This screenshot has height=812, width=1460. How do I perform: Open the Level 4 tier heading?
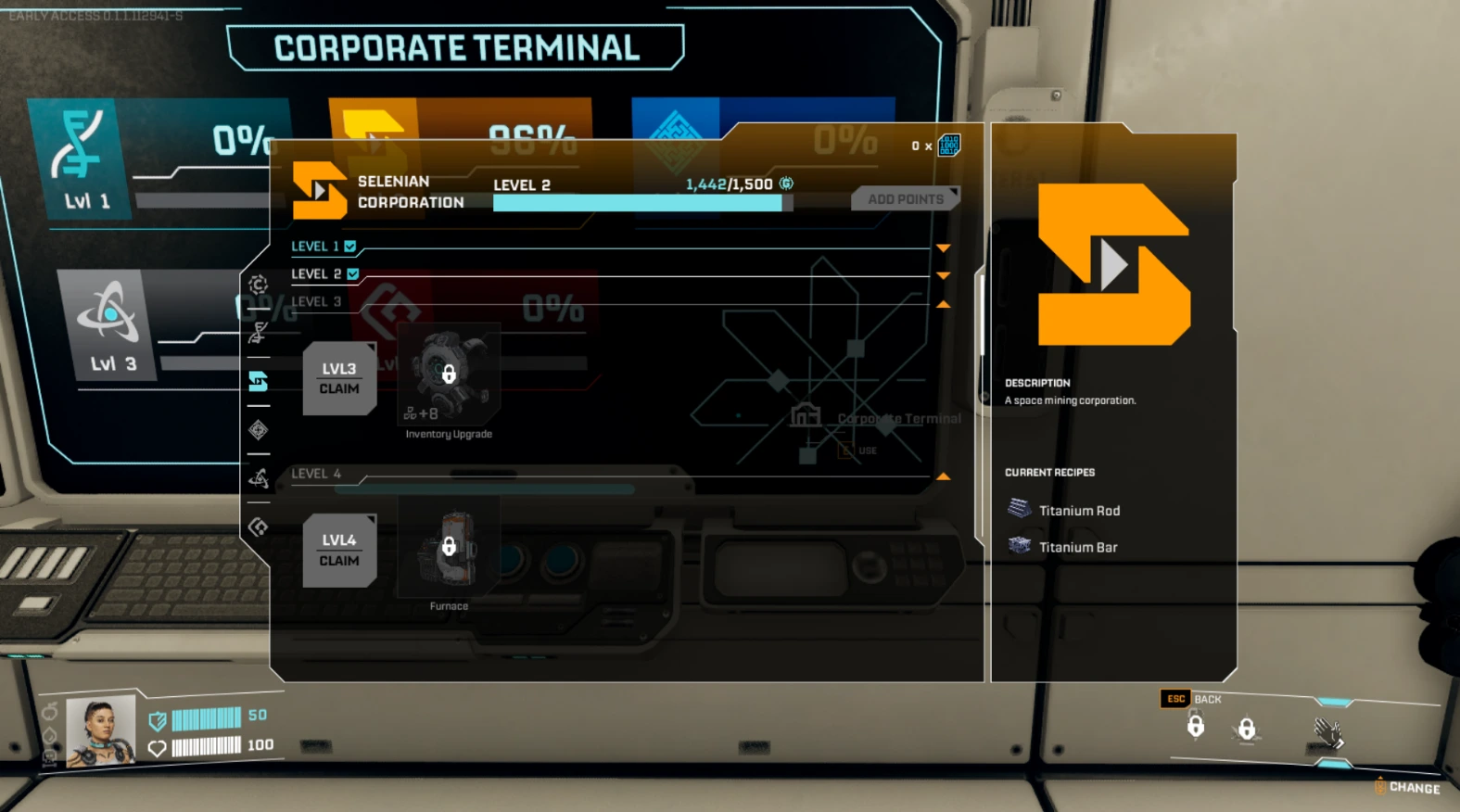315,474
